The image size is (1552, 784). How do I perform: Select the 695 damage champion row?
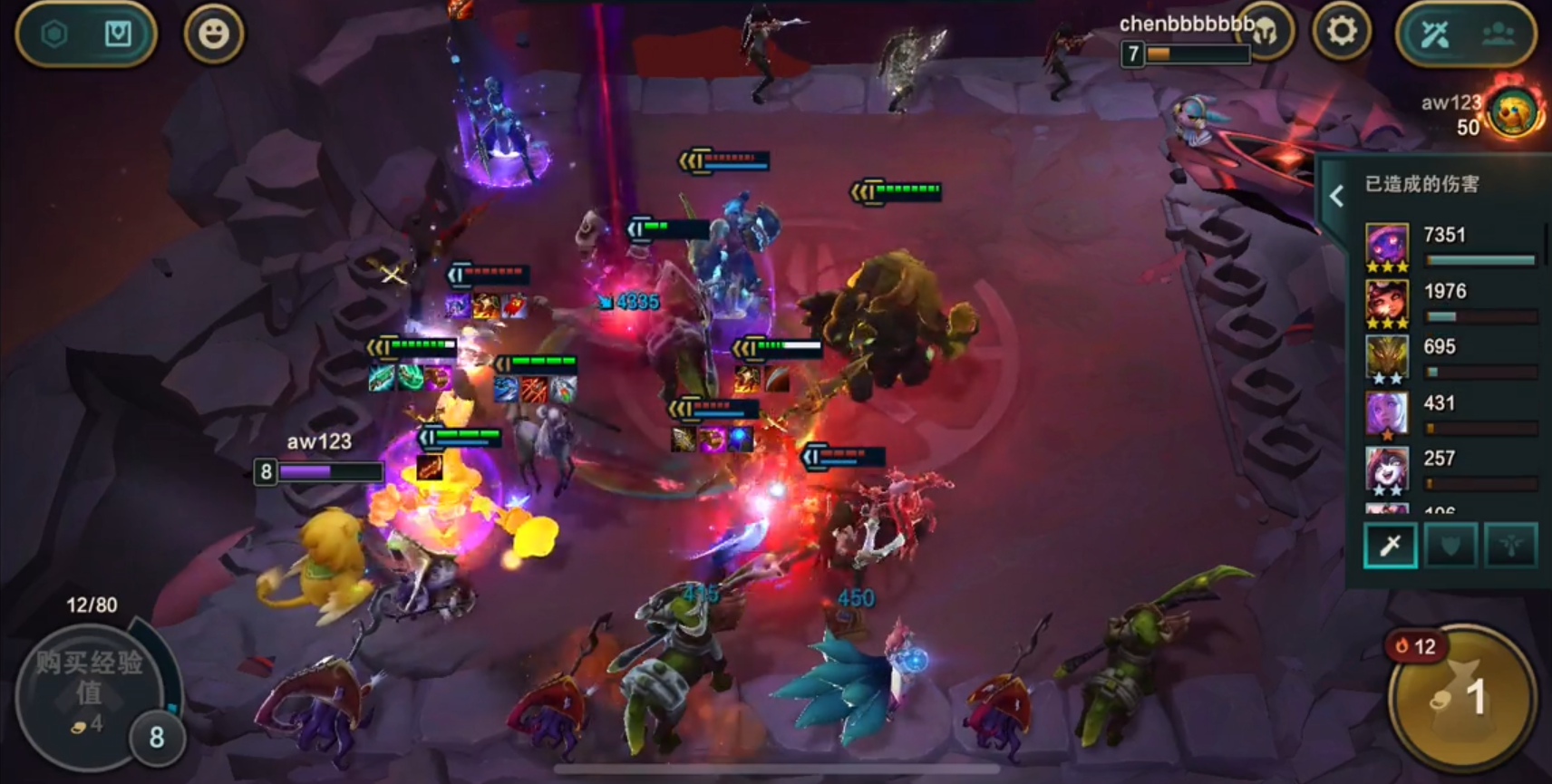tap(1450, 359)
